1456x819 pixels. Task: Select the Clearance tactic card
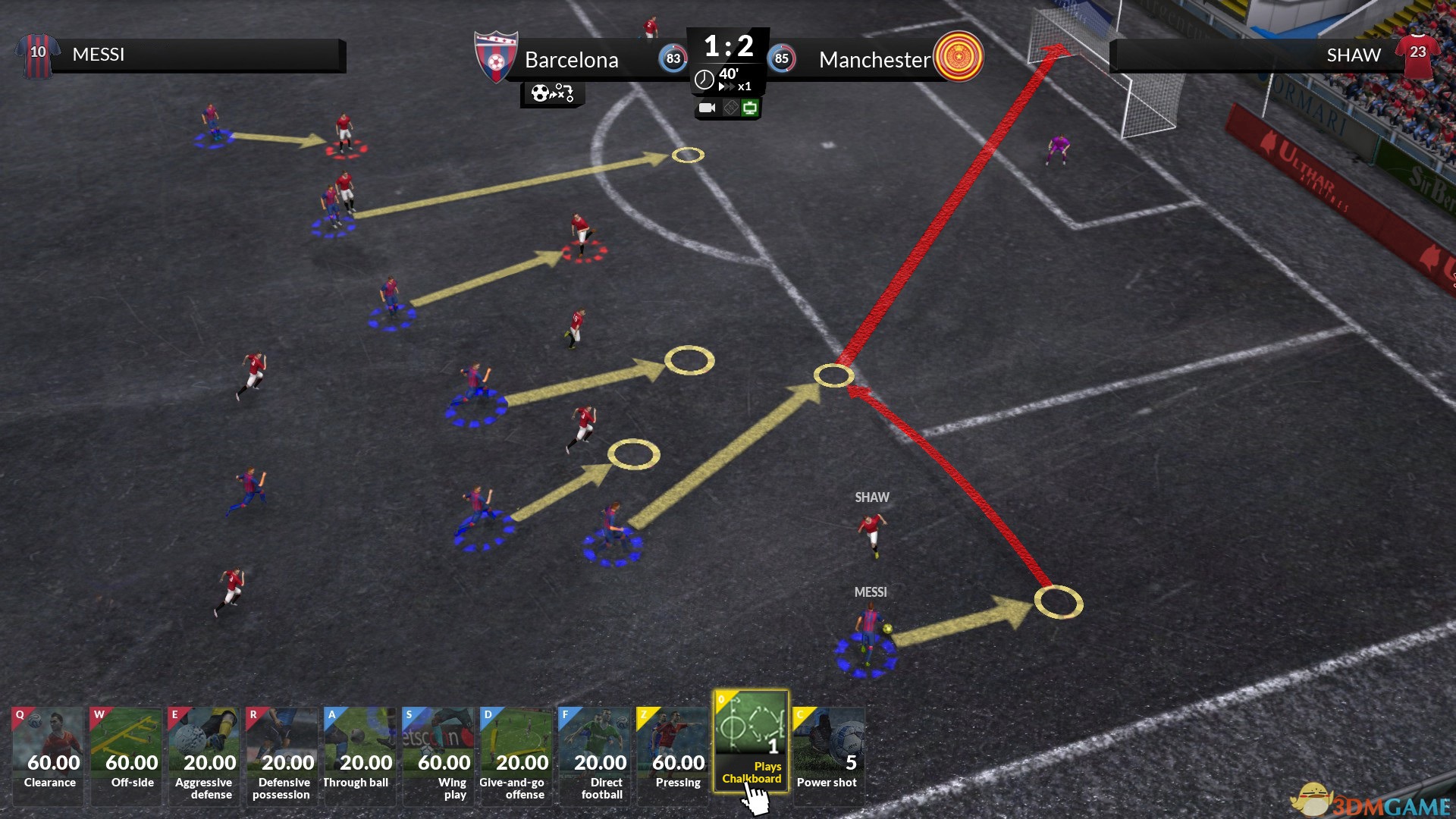[x=49, y=754]
